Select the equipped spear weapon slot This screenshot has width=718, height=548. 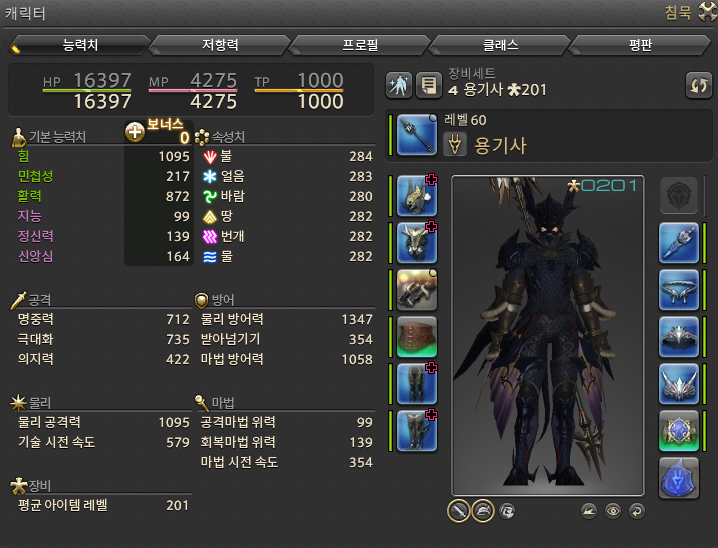(x=416, y=134)
